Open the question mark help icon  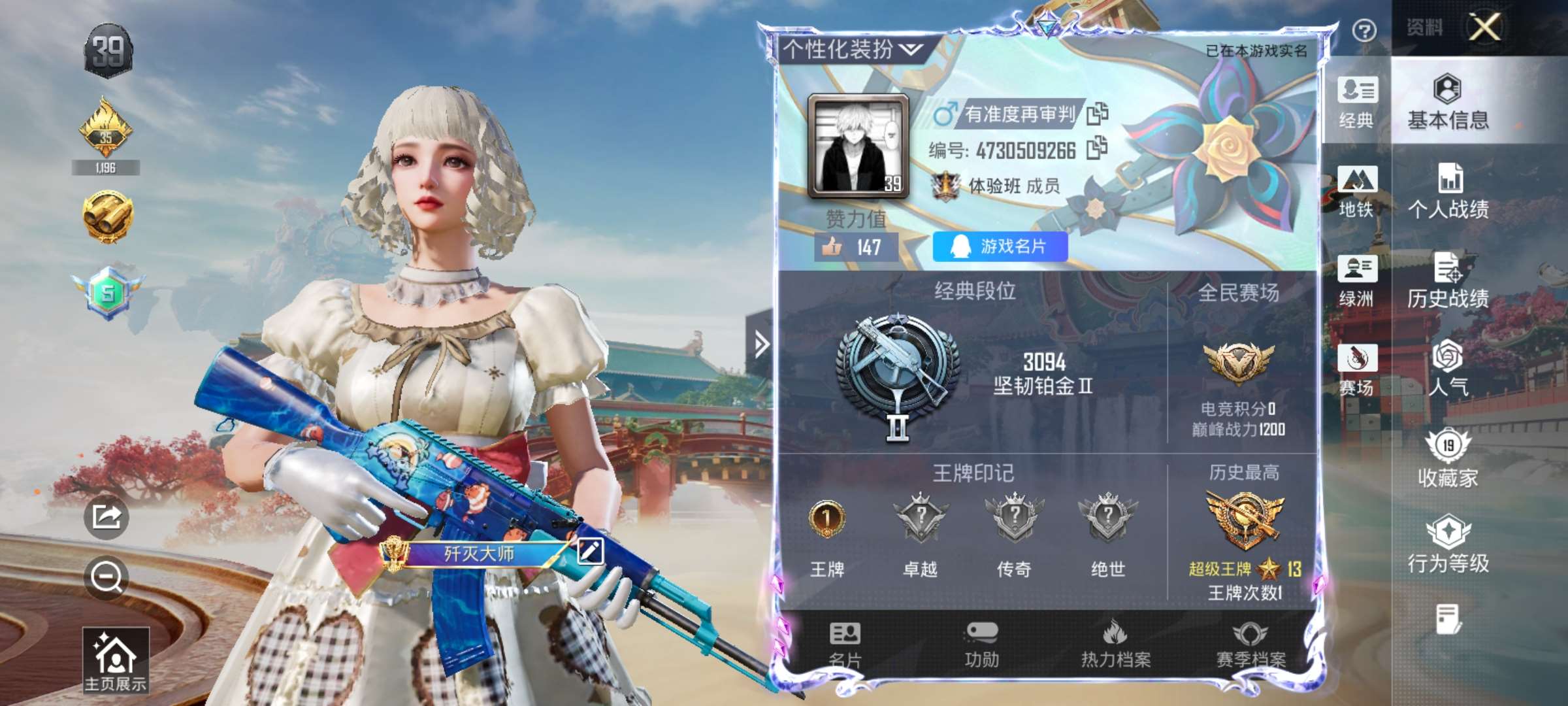(1364, 31)
